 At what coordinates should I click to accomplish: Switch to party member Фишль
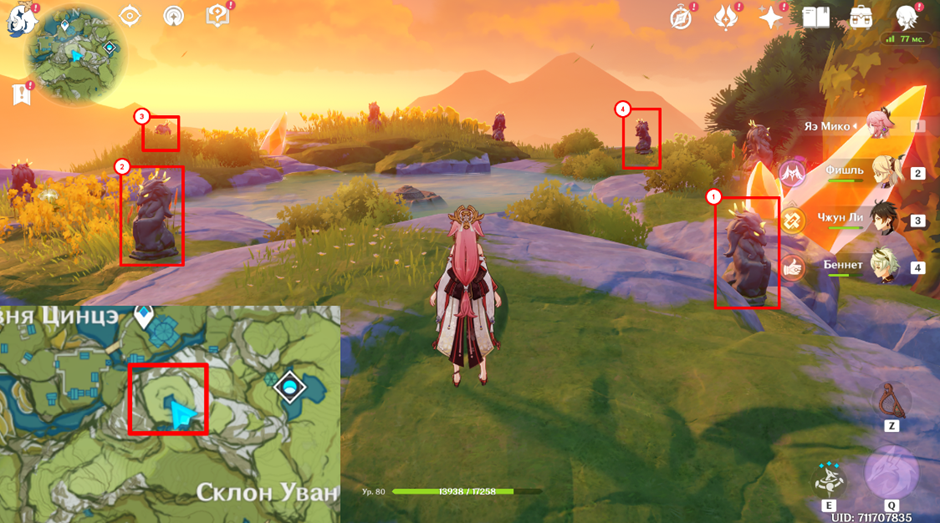coord(887,173)
